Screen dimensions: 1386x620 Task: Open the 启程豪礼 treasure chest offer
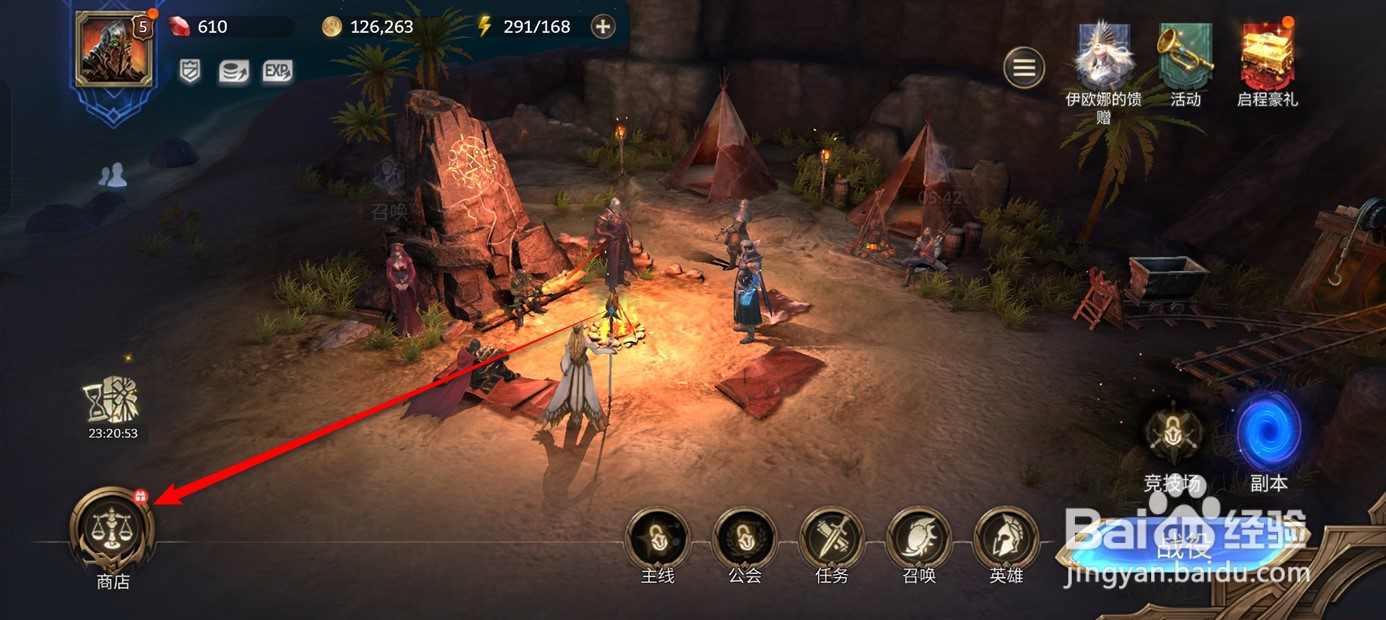pyautogui.click(x=1267, y=58)
